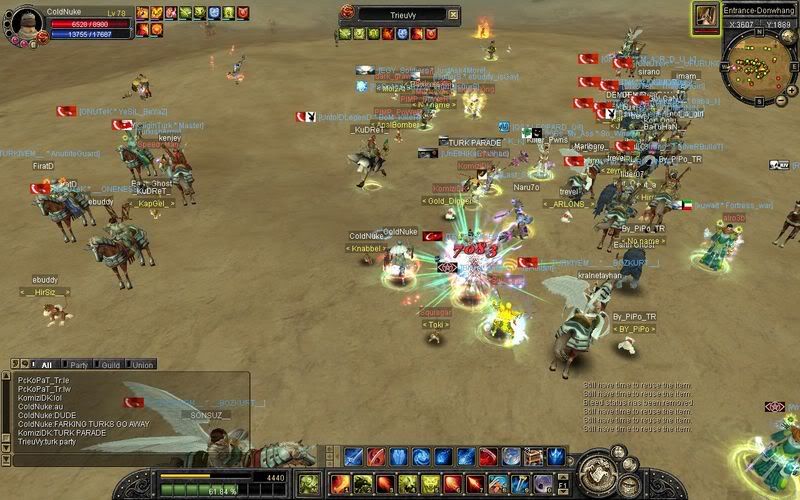Show the All chat tab
The width and height of the screenshot is (800, 500).
(45, 365)
